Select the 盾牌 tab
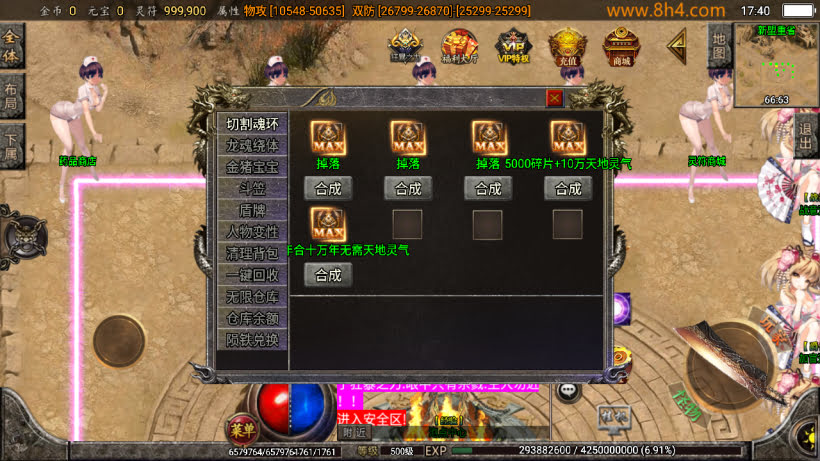The image size is (820, 461). click(x=252, y=210)
